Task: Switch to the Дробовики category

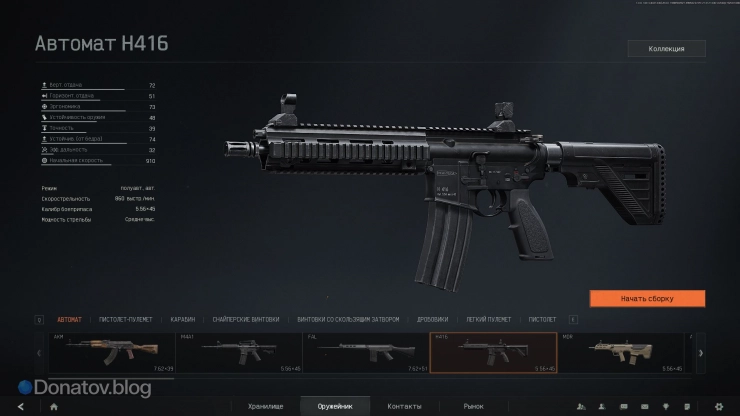Action: 433,319
